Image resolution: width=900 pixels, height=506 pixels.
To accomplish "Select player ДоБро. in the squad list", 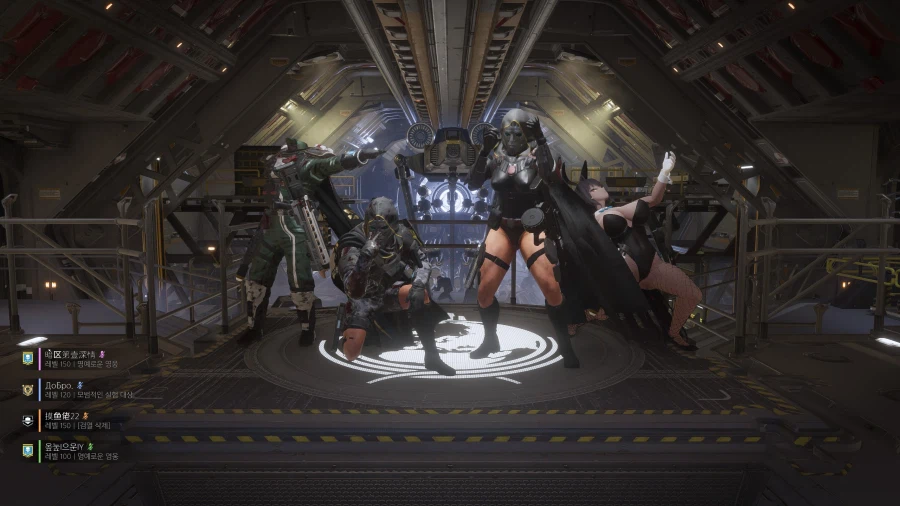I will (x=70, y=390).
